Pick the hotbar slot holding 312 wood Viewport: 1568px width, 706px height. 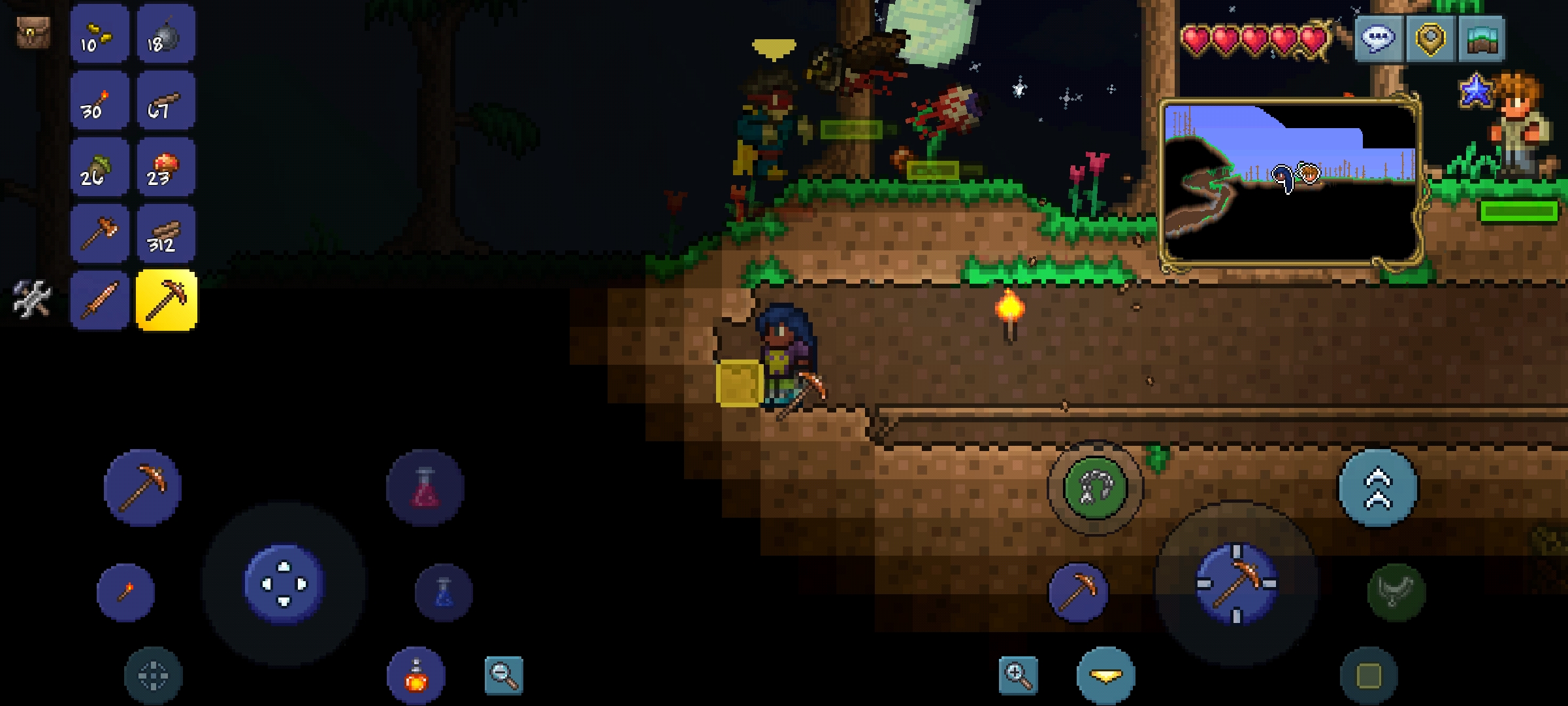(166, 235)
